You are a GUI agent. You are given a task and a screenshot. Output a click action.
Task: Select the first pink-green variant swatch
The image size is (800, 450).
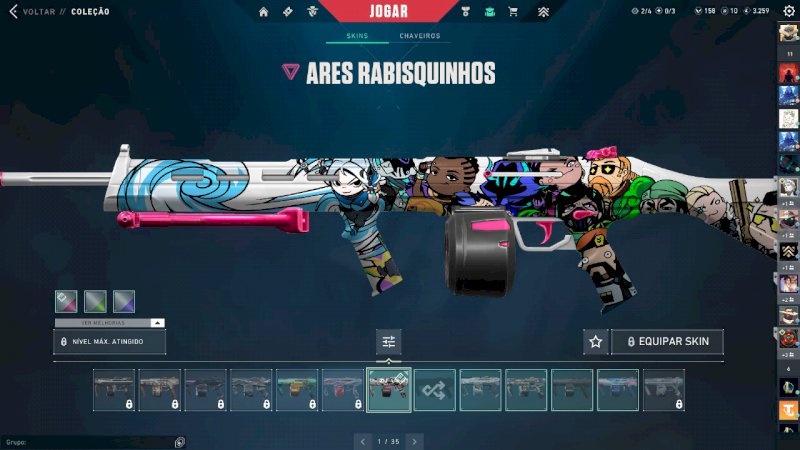[x=66, y=301]
